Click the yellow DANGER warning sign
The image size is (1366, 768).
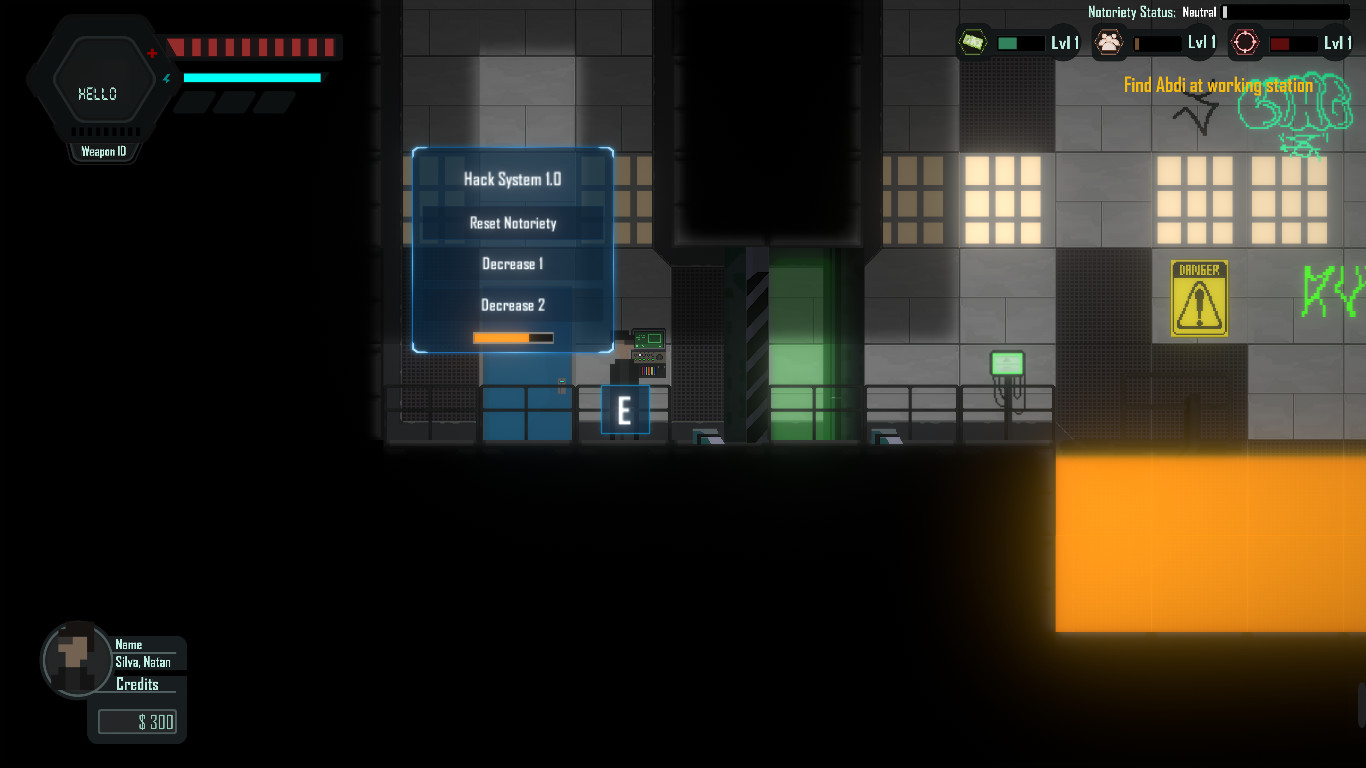click(1198, 297)
